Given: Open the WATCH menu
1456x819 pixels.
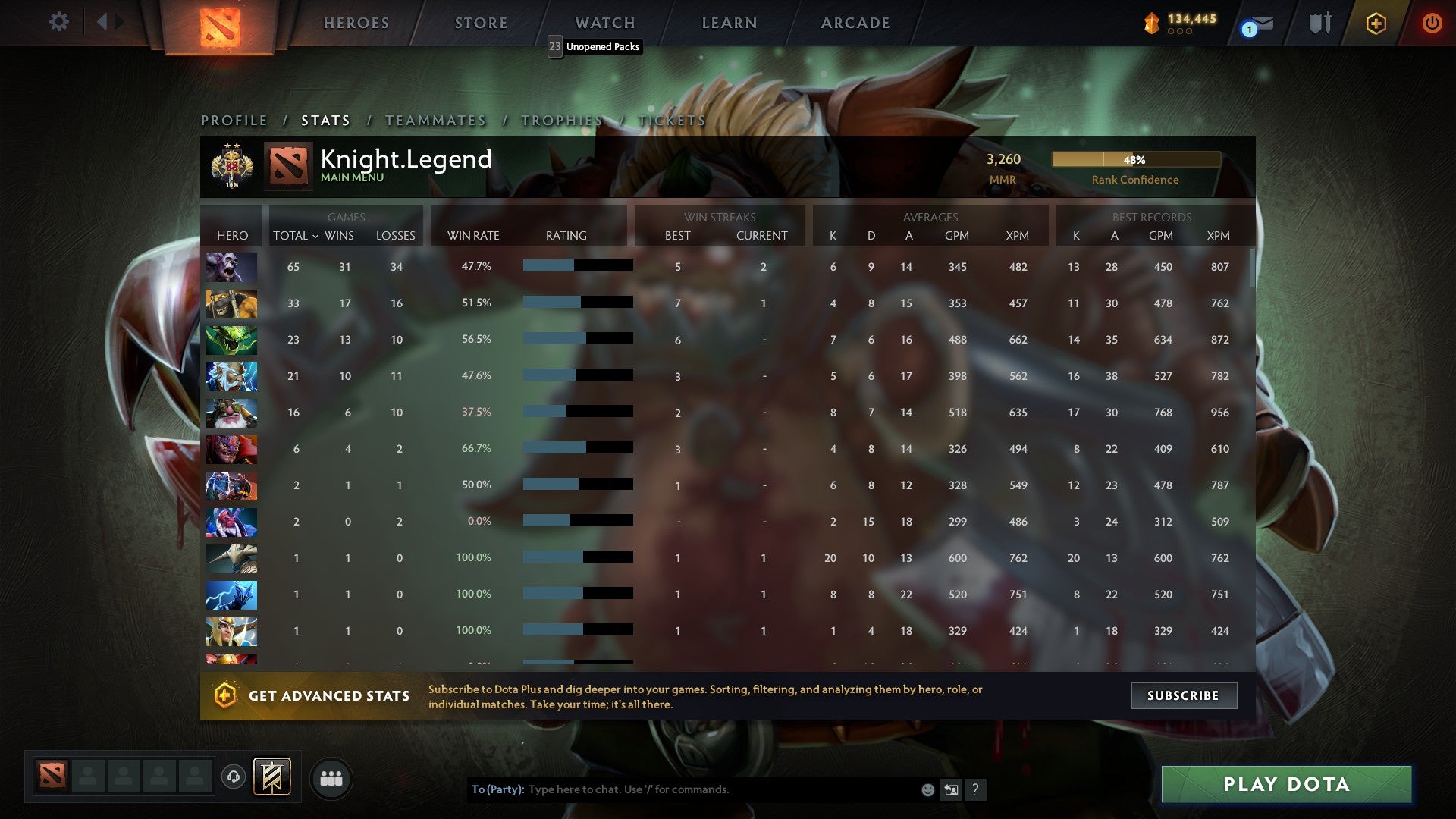Looking at the screenshot, I should click(x=604, y=23).
